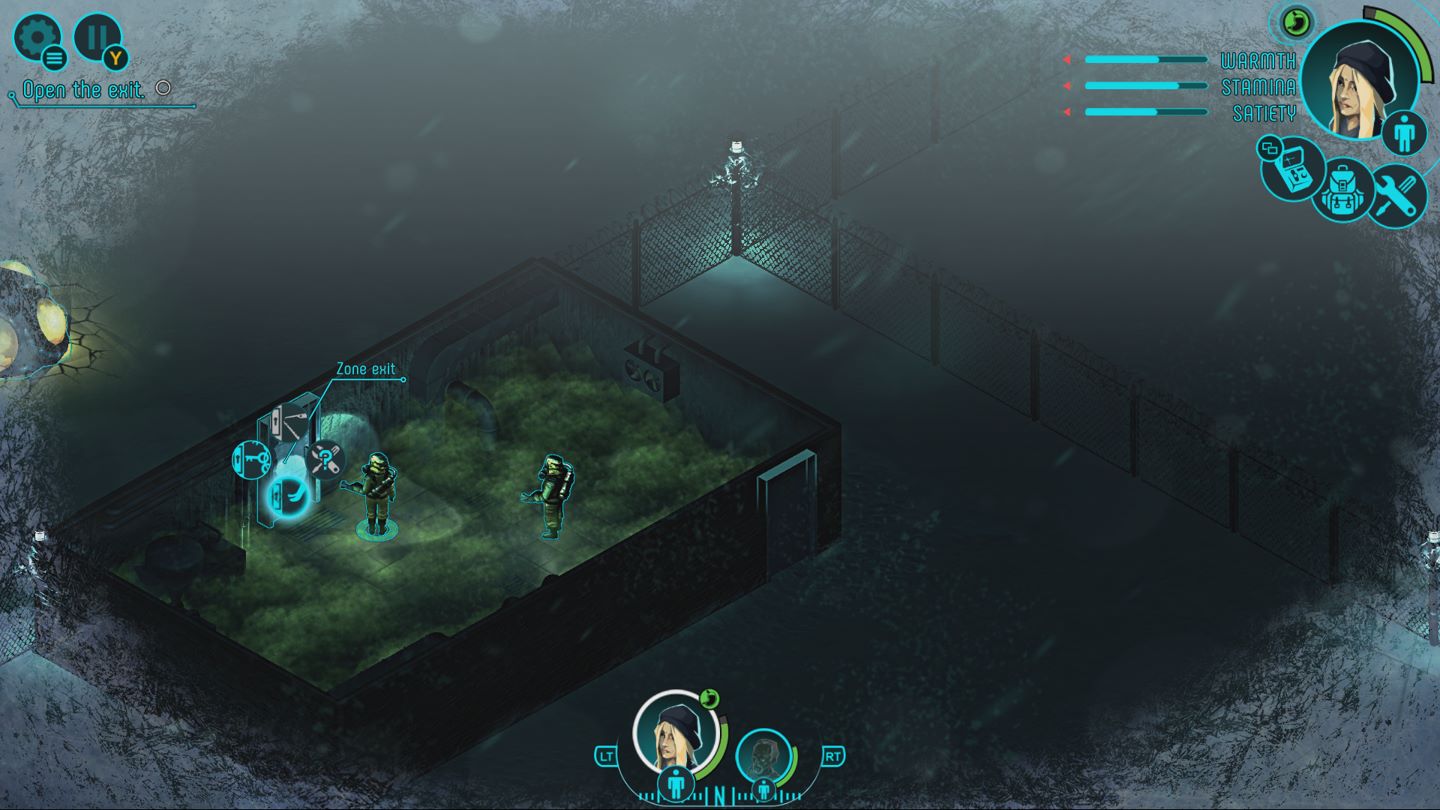Select the 'Open the exit' objective tracker
This screenshot has height=810, width=1440.
[85, 91]
